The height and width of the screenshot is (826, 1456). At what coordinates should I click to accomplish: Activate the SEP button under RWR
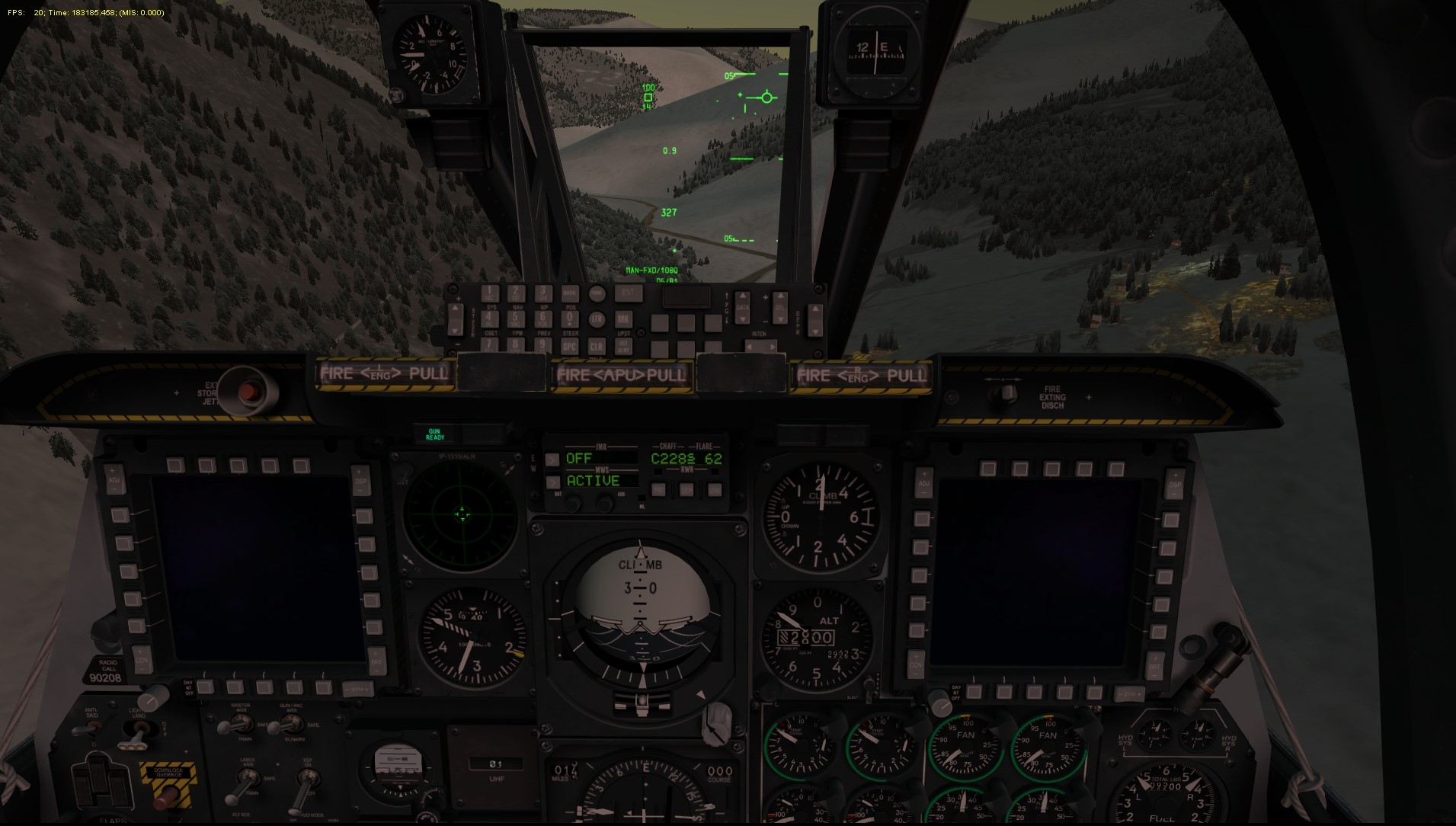pyautogui.click(x=686, y=490)
